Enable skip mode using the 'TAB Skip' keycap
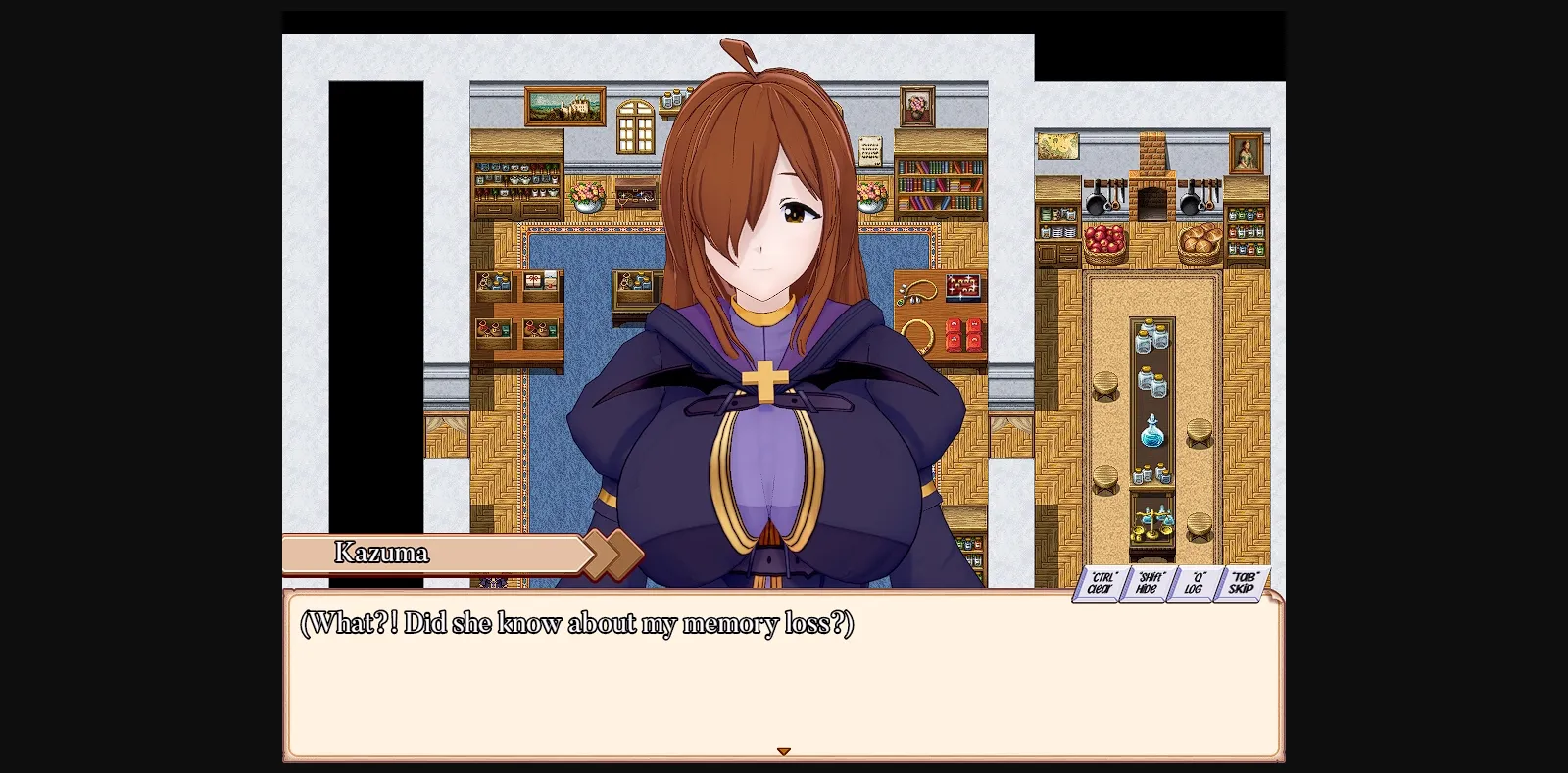The height and width of the screenshot is (773, 1568). coord(1241,581)
